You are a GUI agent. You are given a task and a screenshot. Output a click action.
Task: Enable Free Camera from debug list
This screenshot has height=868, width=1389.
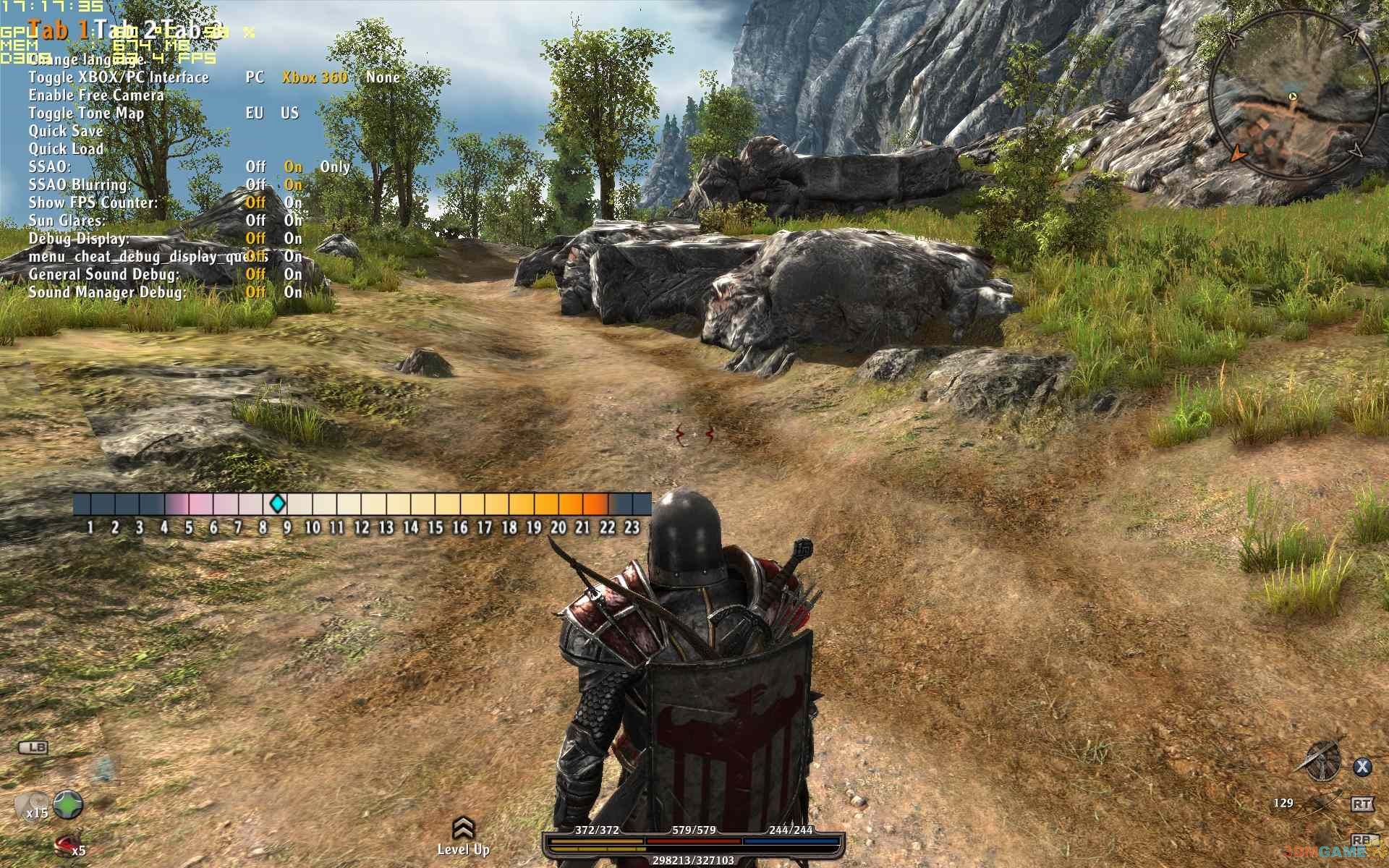coord(96,95)
